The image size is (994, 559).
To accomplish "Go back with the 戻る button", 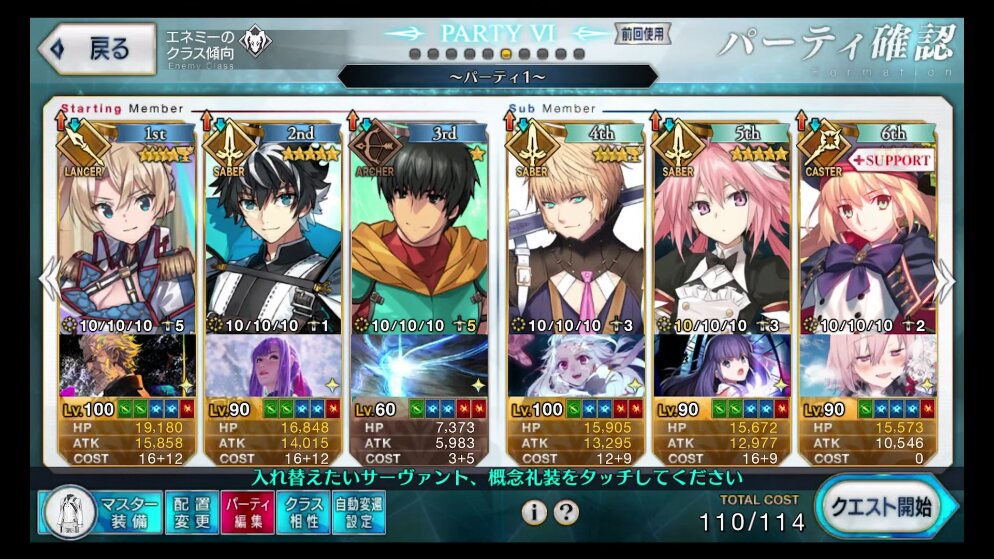I will 96,48.
